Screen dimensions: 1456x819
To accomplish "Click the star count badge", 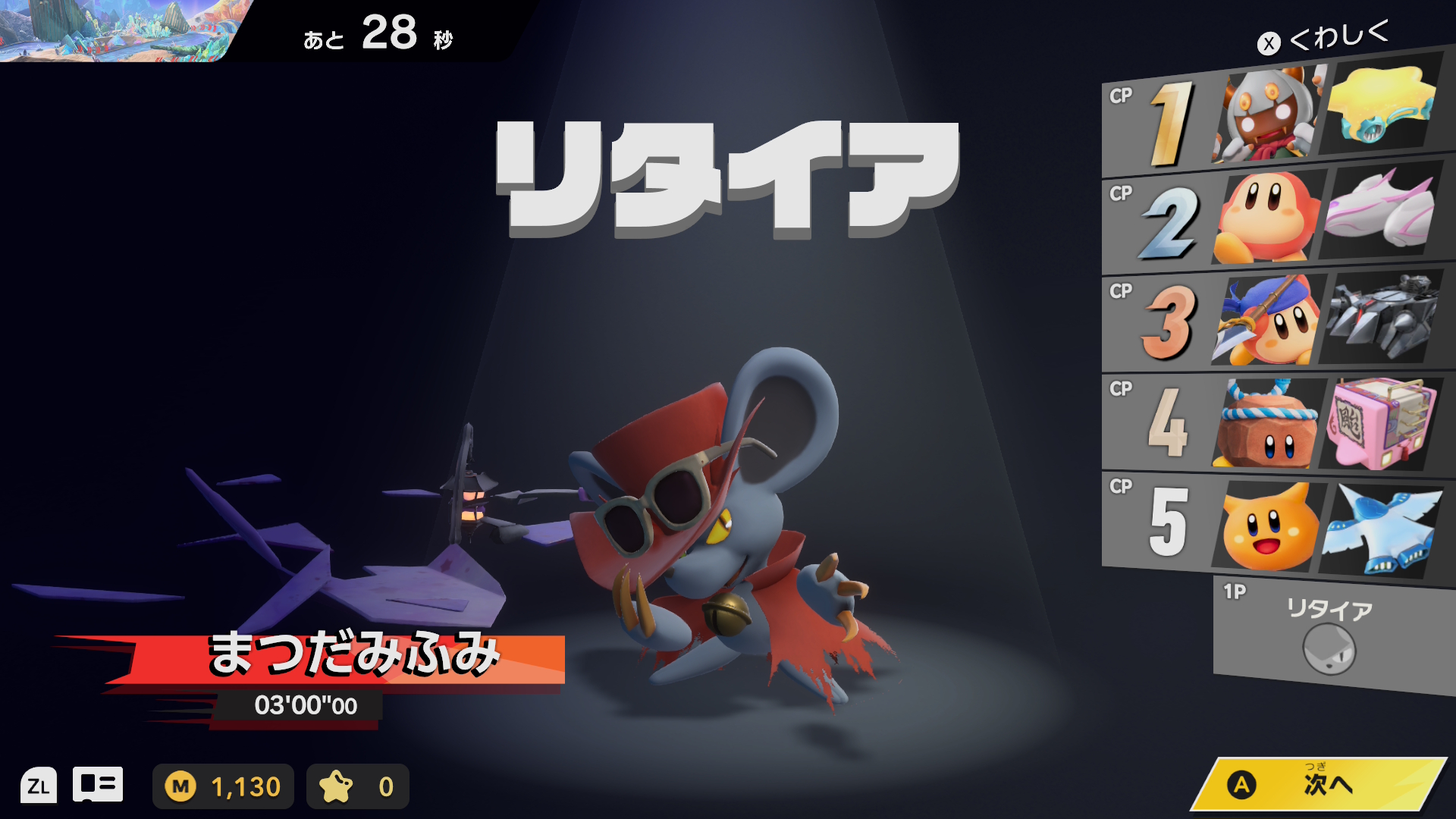I will tap(357, 786).
